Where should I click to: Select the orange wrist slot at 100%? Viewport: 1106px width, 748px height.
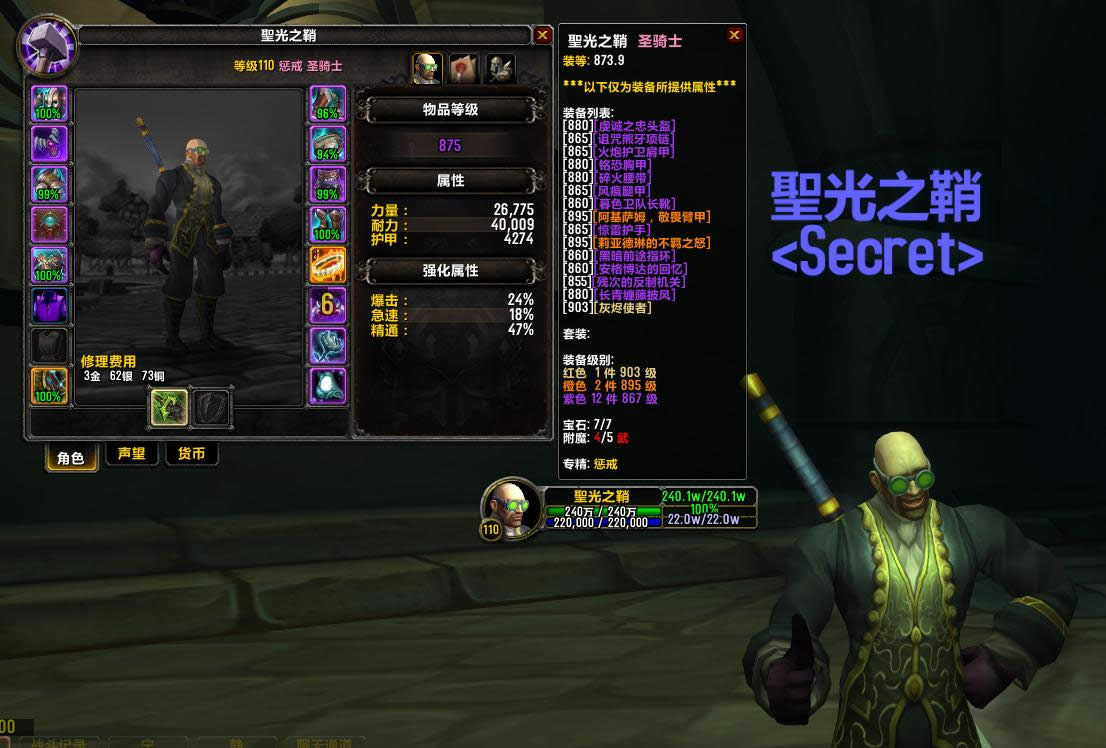click(49, 386)
